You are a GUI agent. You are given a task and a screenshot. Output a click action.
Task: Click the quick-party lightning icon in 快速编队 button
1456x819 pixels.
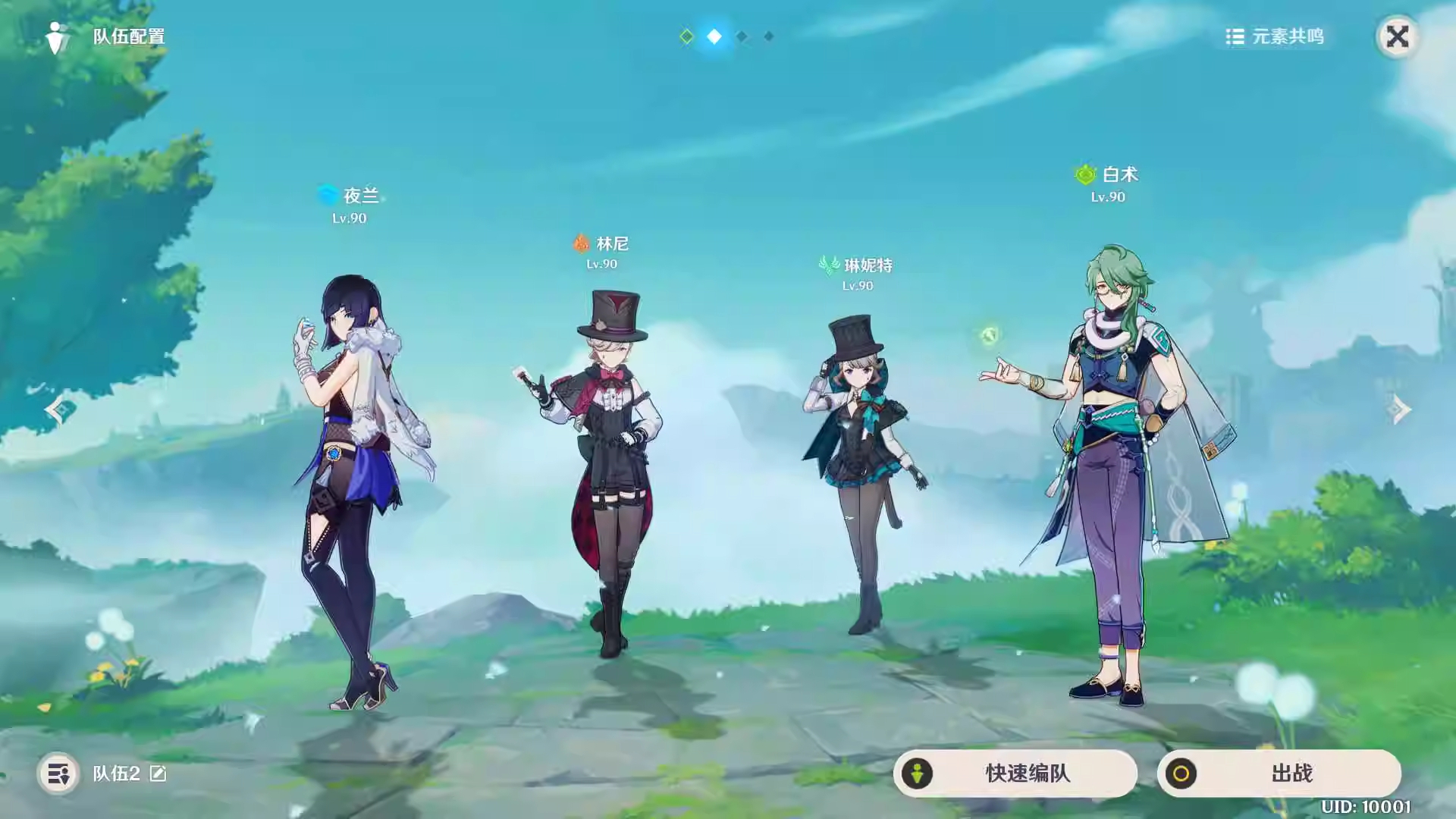pyautogui.click(x=919, y=773)
